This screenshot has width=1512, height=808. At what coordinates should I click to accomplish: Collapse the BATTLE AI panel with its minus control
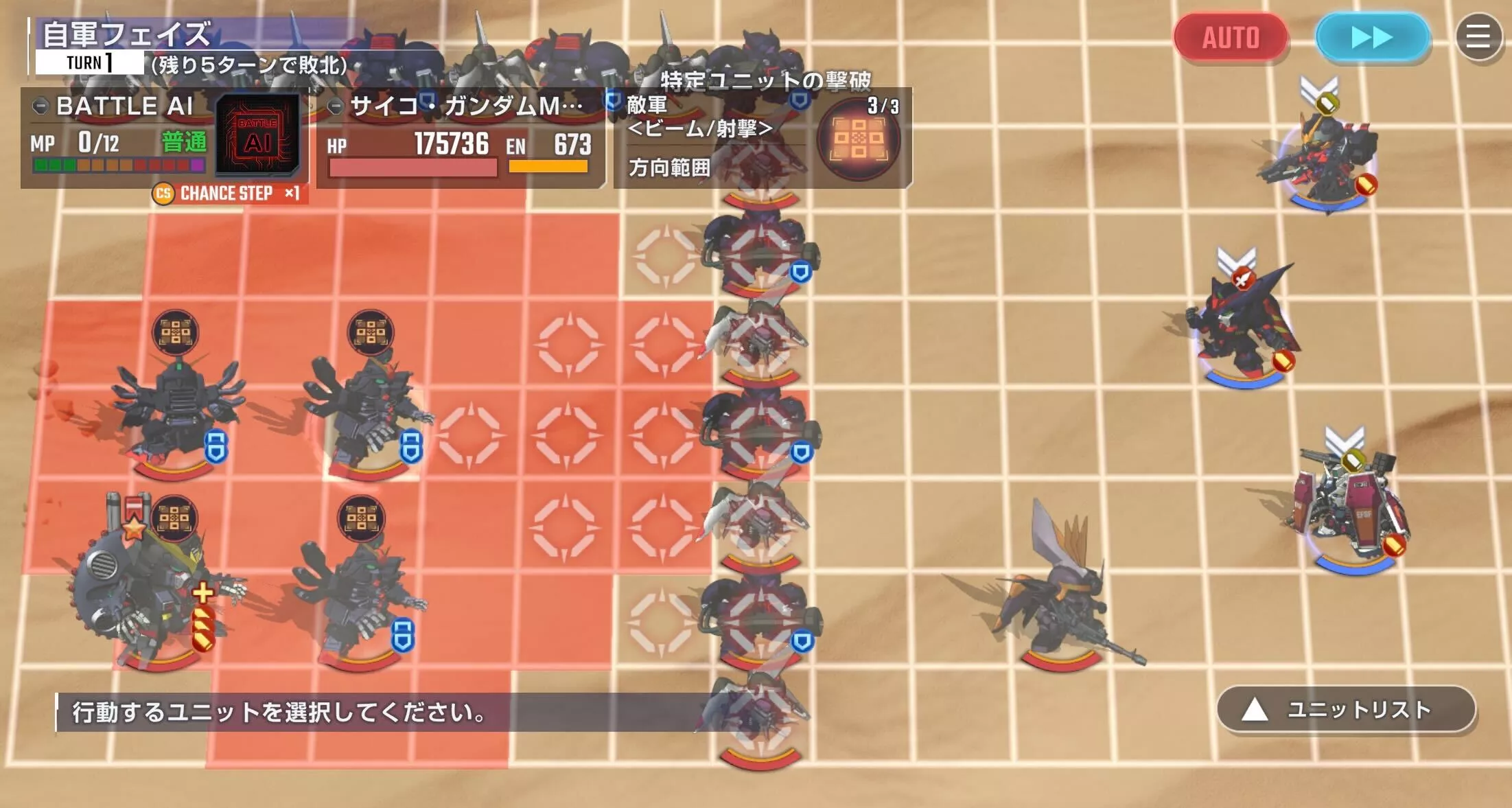43,106
